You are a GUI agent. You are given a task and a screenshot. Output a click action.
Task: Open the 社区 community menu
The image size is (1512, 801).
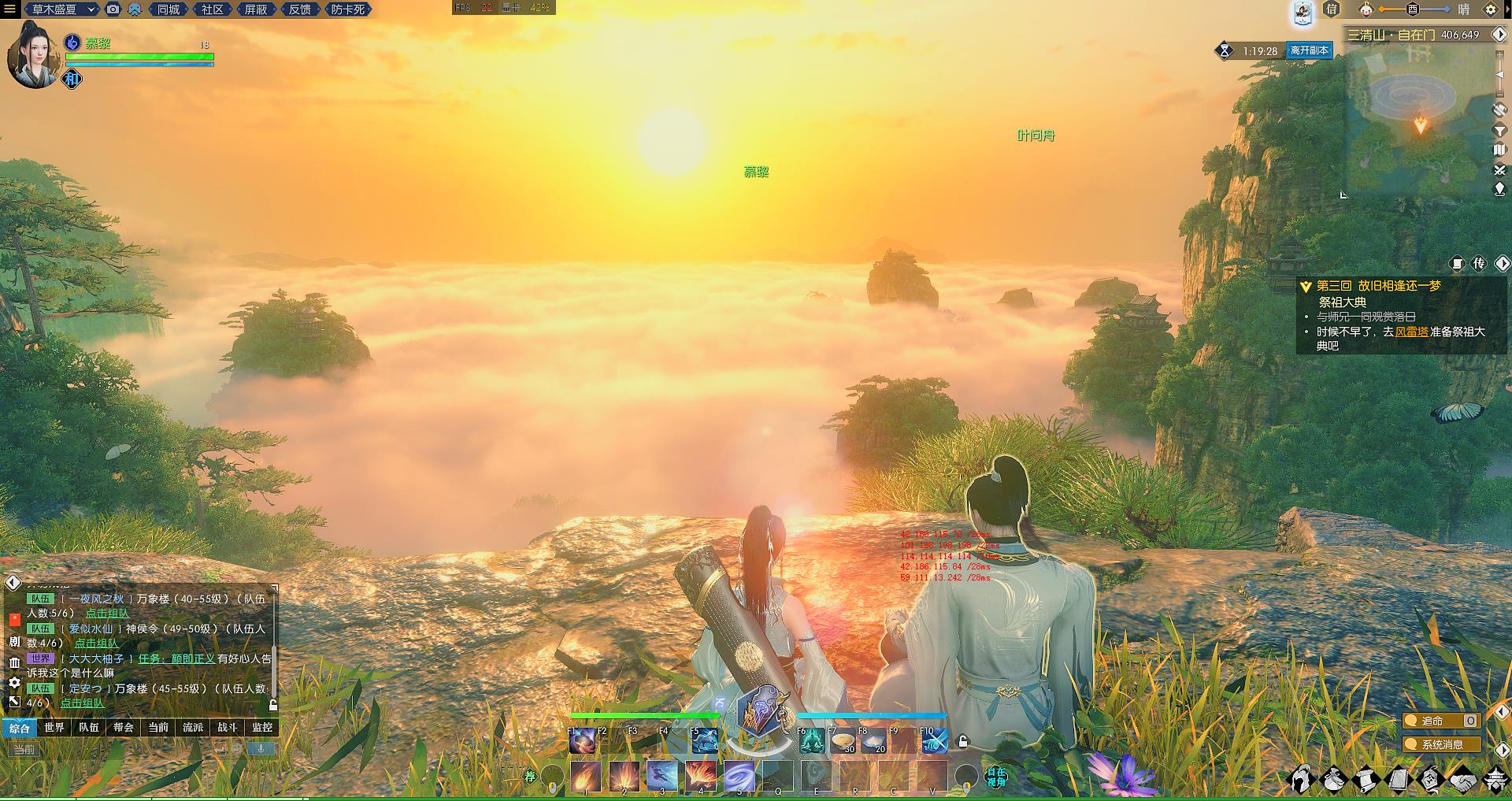(x=212, y=9)
